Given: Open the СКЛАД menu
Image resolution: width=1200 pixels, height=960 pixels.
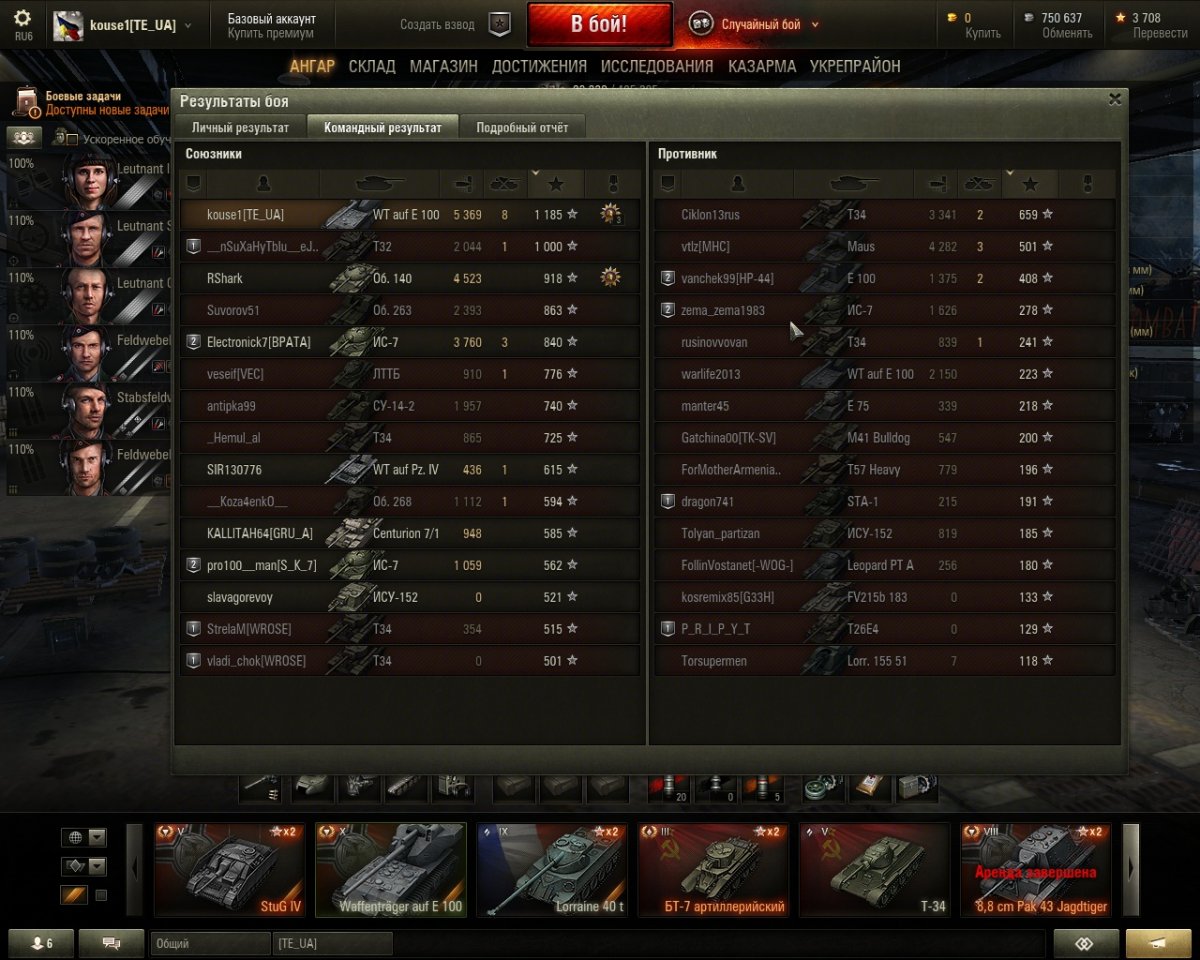Looking at the screenshot, I should pos(372,67).
